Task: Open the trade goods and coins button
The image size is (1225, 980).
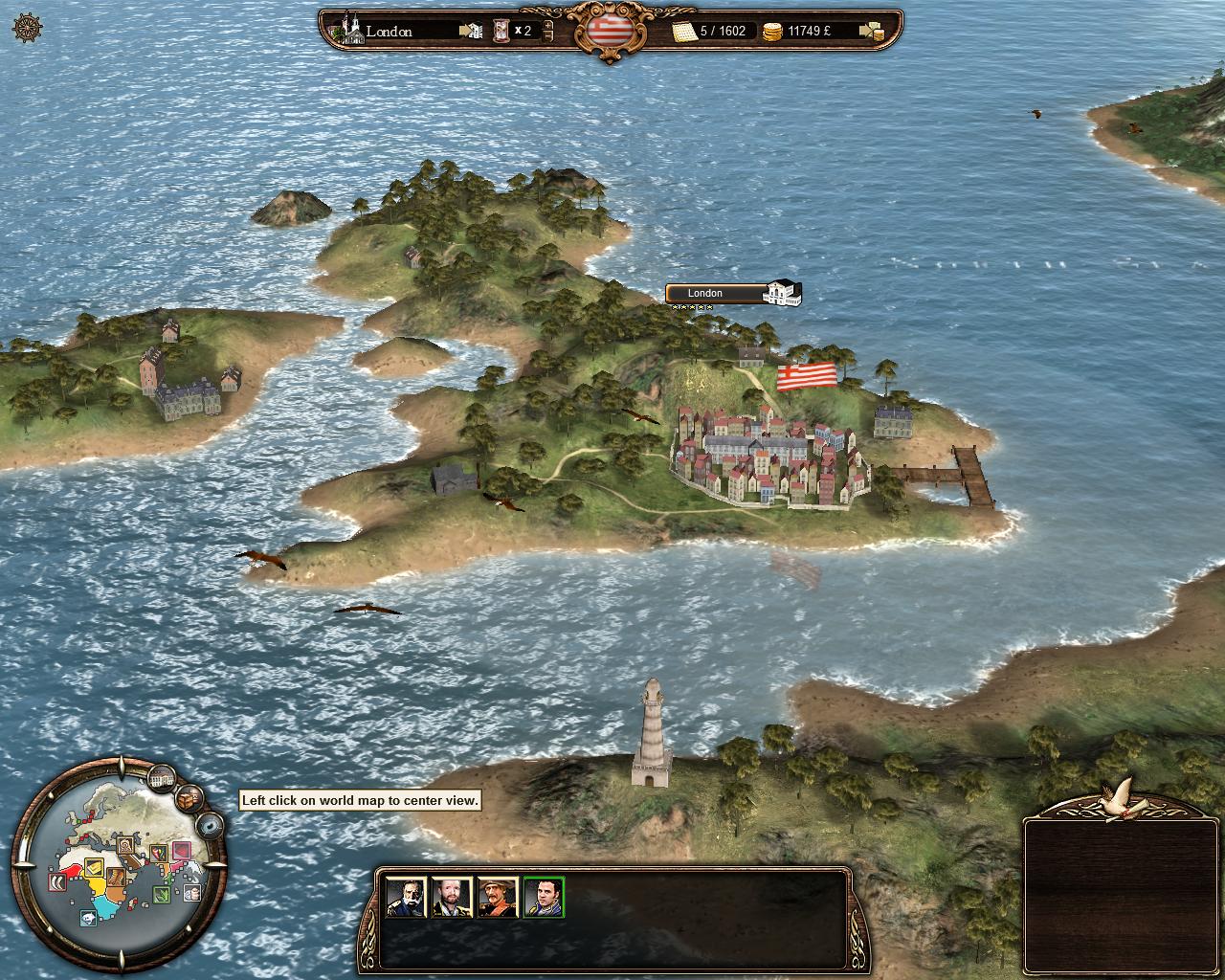Action: (x=871, y=32)
